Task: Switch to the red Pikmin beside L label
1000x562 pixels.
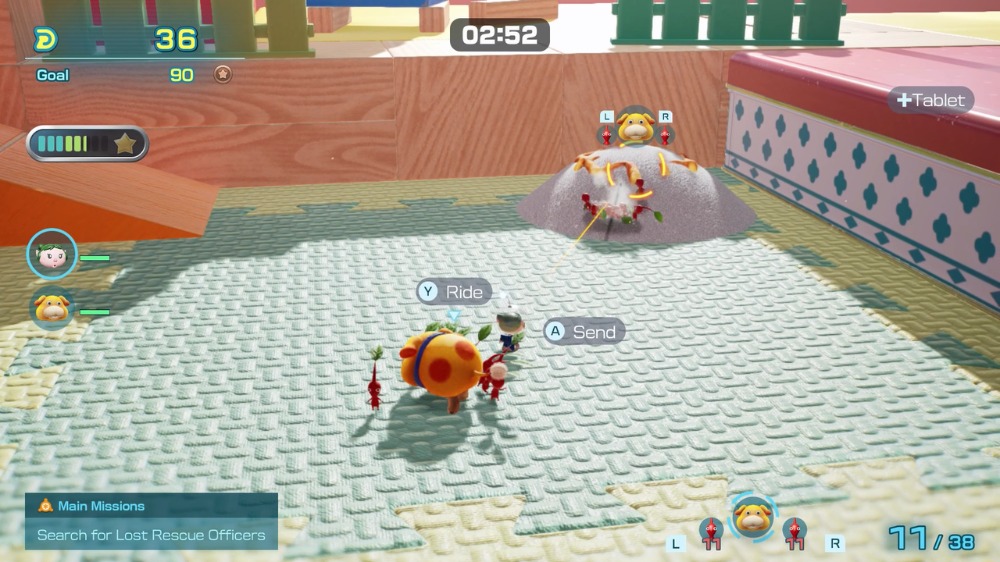Action: pos(711,534)
